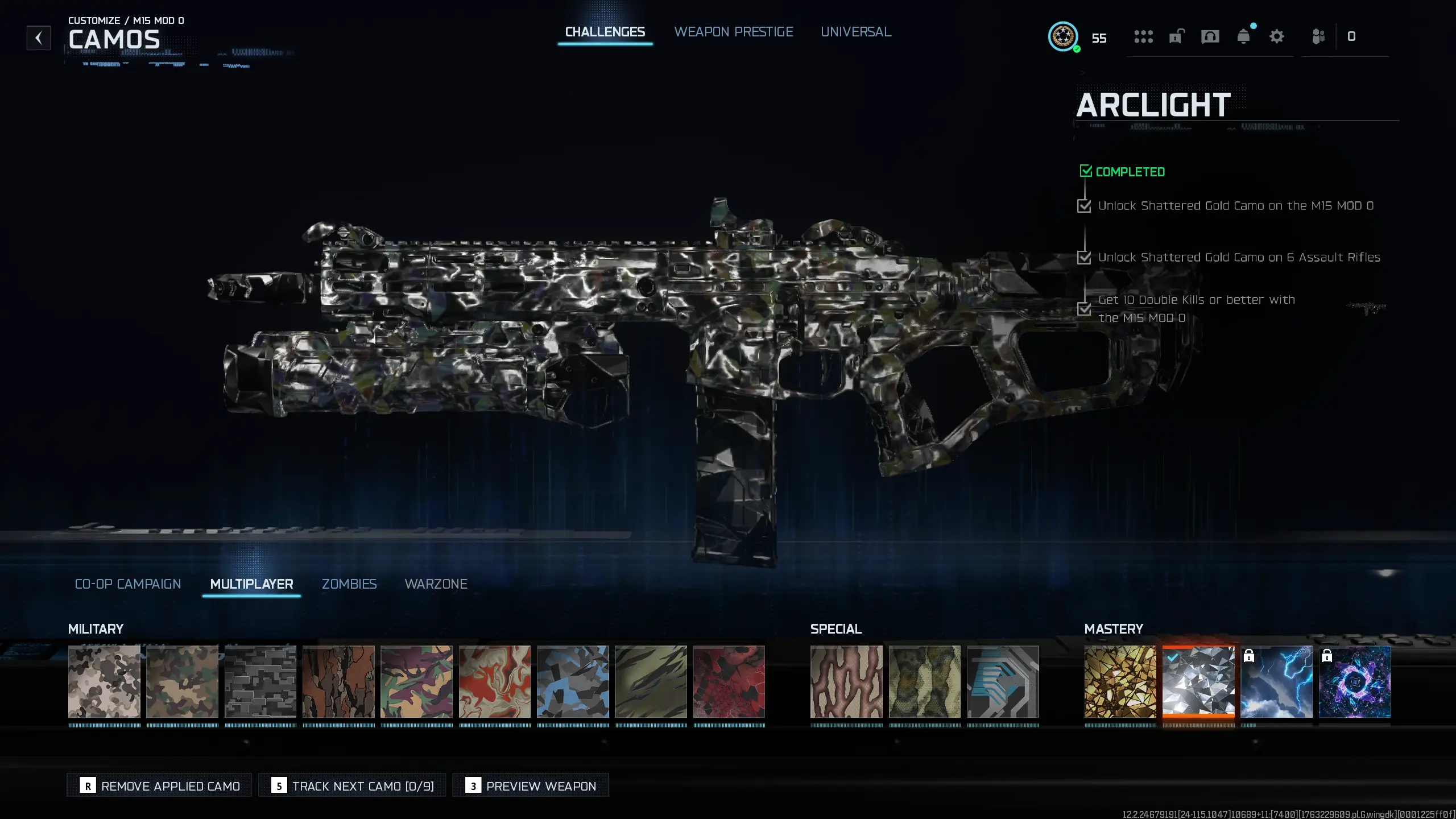The width and height of the screenshot is (1456, 819).
Task: Open the voice chat headset menu
Action: [1210, 36]
